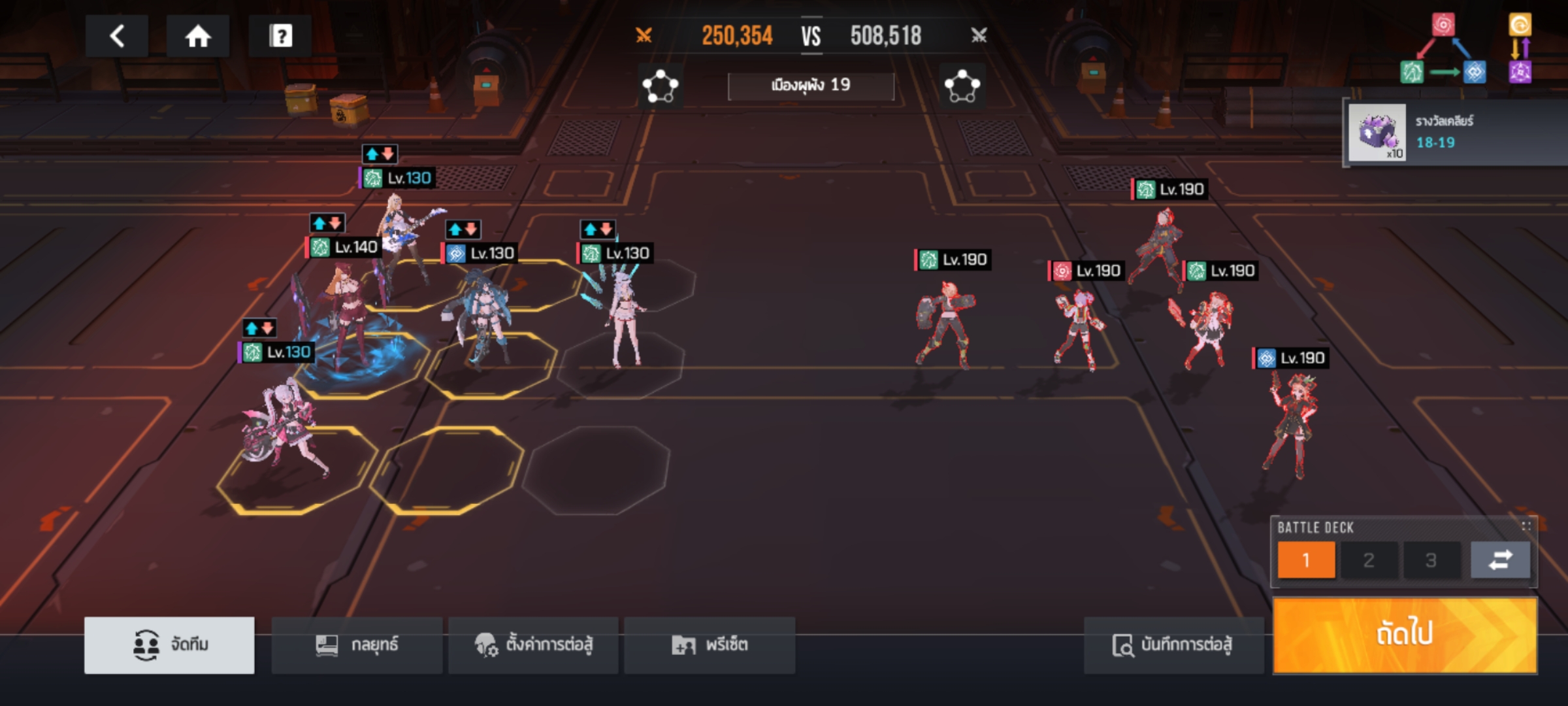Open ตั้งค่าการต่อสู้ battle settings

coord(533,645)
